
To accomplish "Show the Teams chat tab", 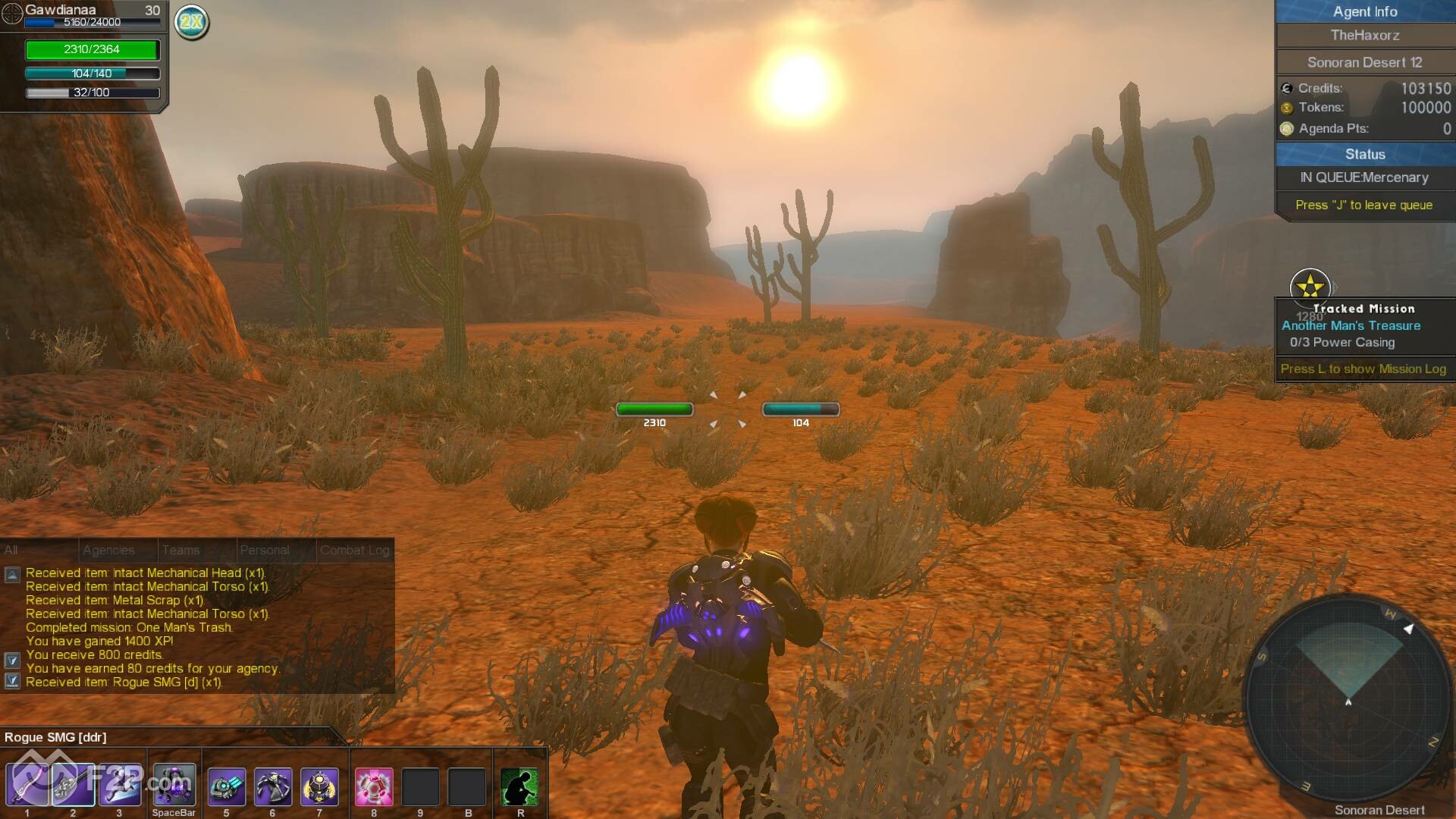I will [180, 550].
